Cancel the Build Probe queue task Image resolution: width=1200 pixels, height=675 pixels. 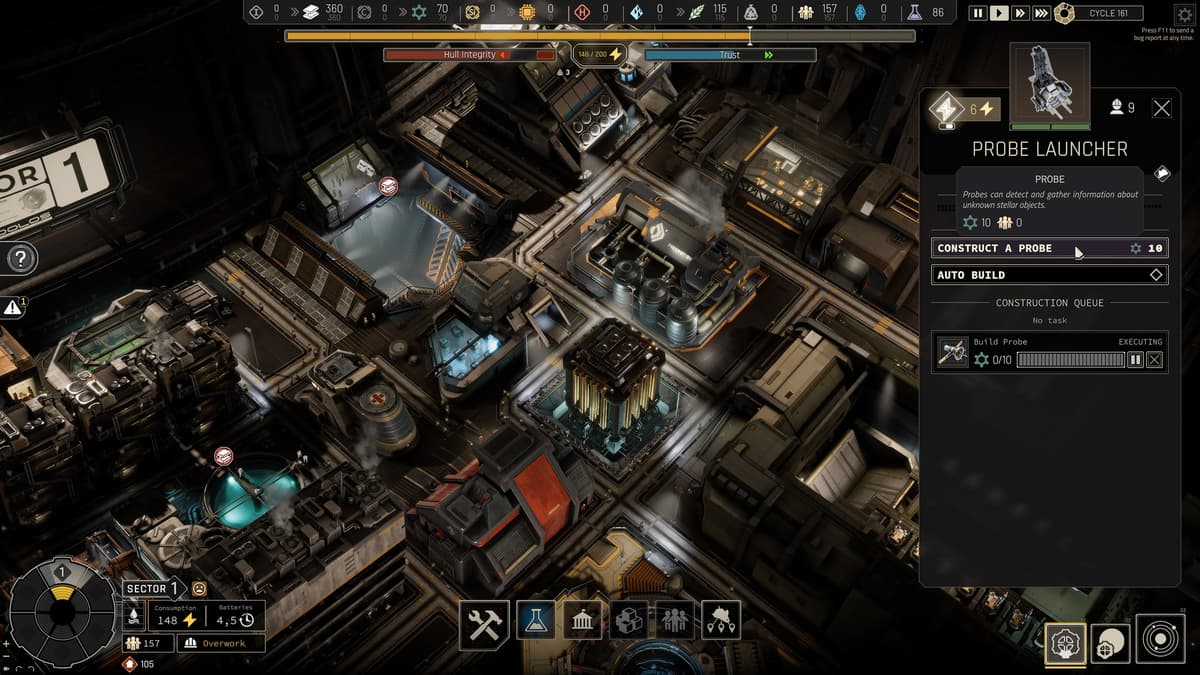pos(1155,359)
